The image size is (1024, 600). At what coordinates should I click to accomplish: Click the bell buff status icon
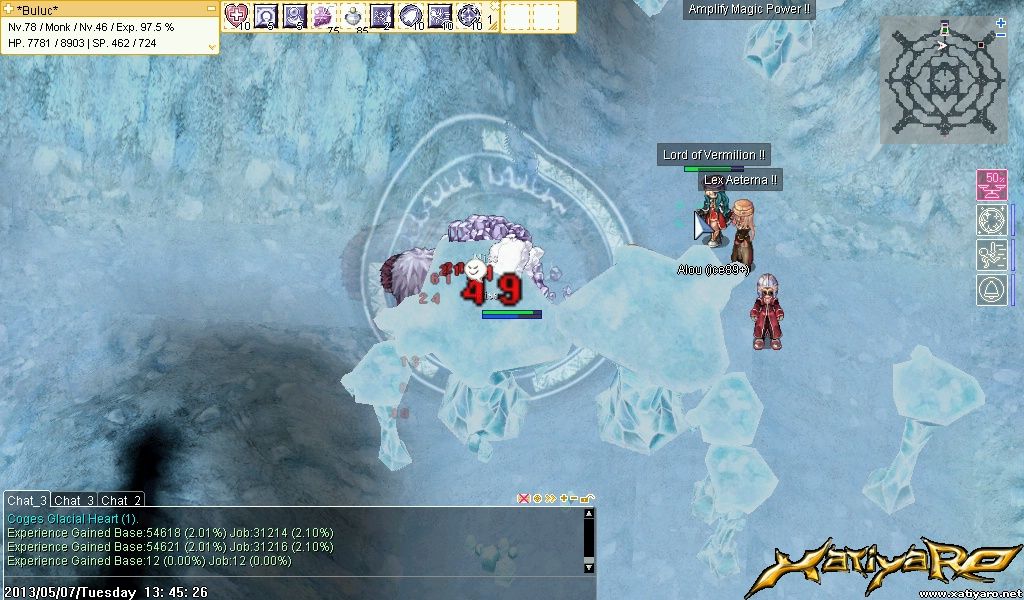click(x=992, y=290)
